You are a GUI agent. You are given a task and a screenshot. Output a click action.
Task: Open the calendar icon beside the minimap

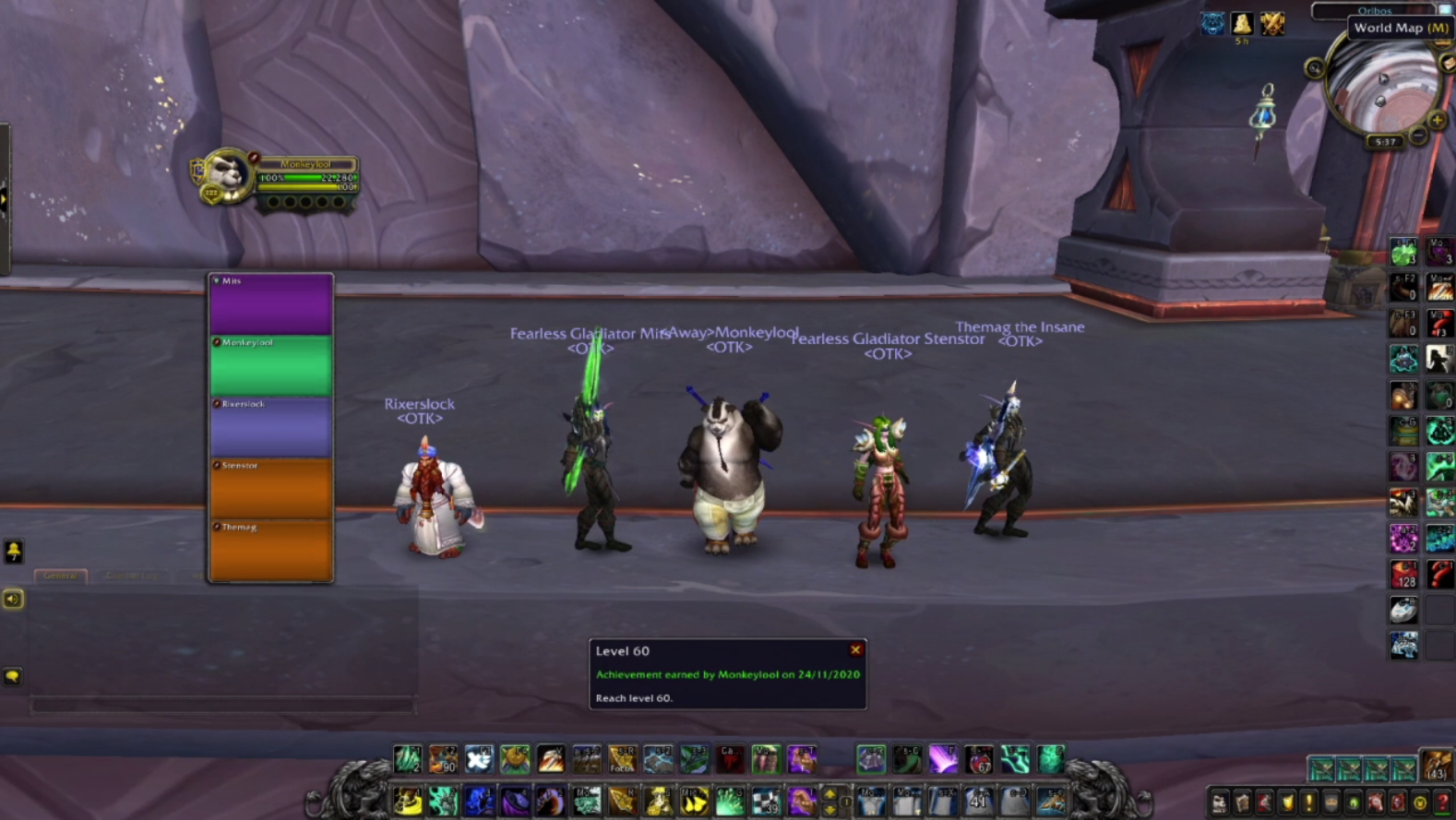click(1441, 42)
